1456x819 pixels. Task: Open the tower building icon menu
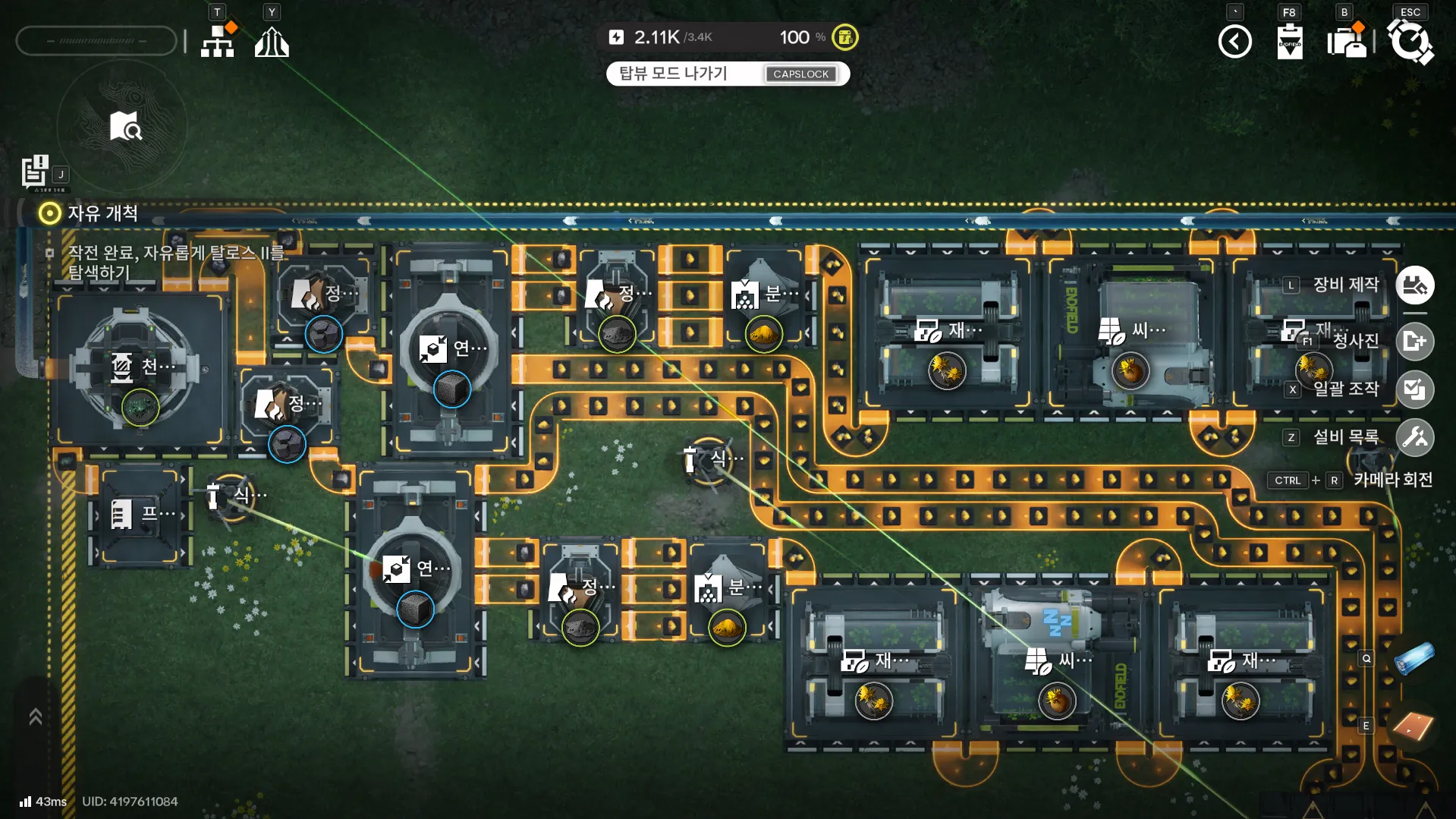point(272,42)
